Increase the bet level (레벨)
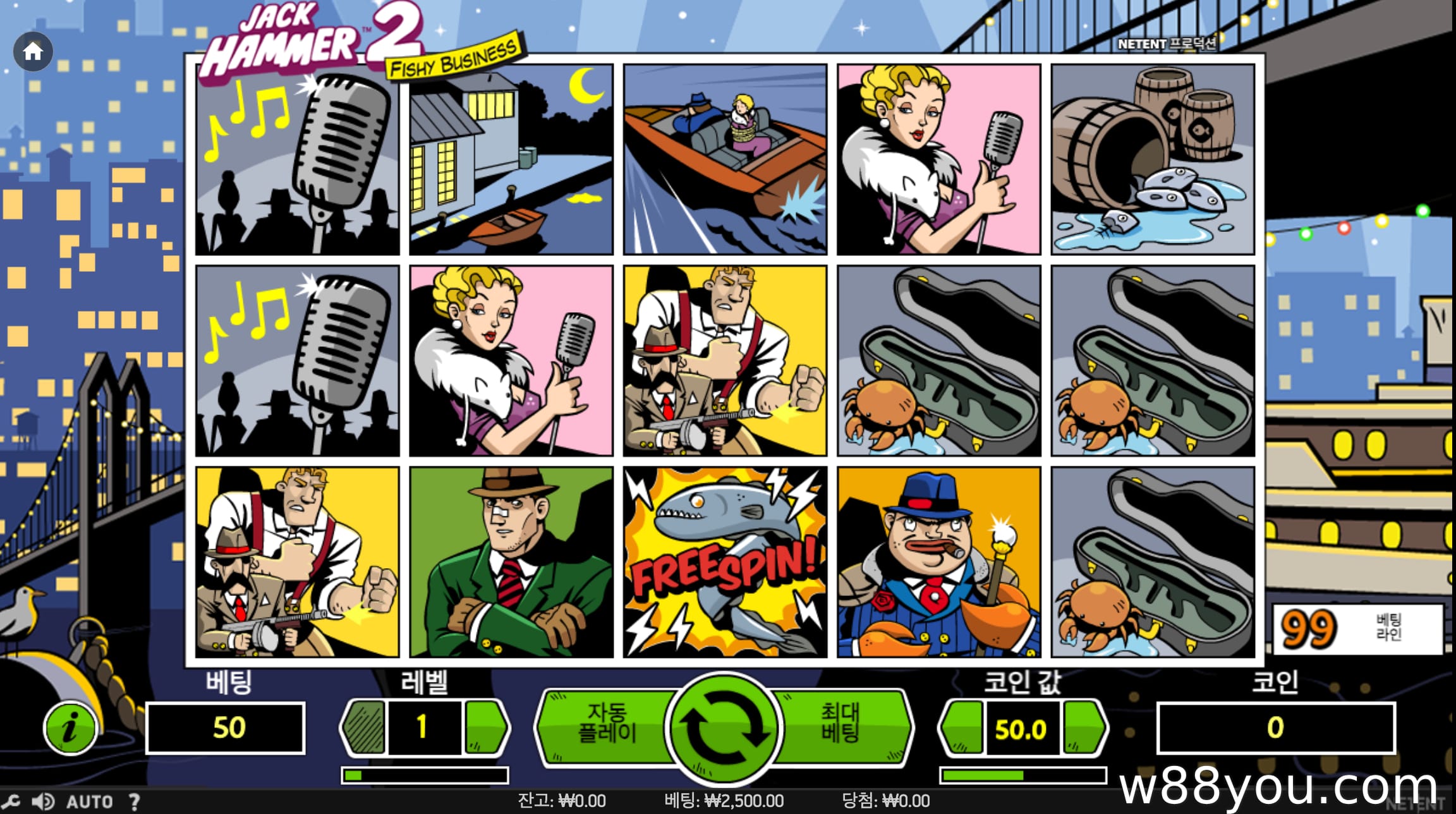Image resolution: width=1456 pixels, height=814 pixels. pos(485,727)
